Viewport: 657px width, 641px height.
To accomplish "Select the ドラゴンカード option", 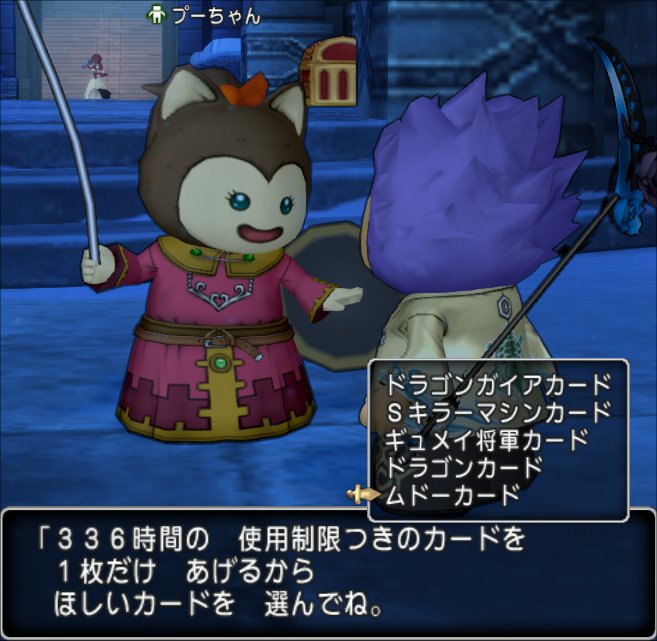I will (x=462, y=466).
